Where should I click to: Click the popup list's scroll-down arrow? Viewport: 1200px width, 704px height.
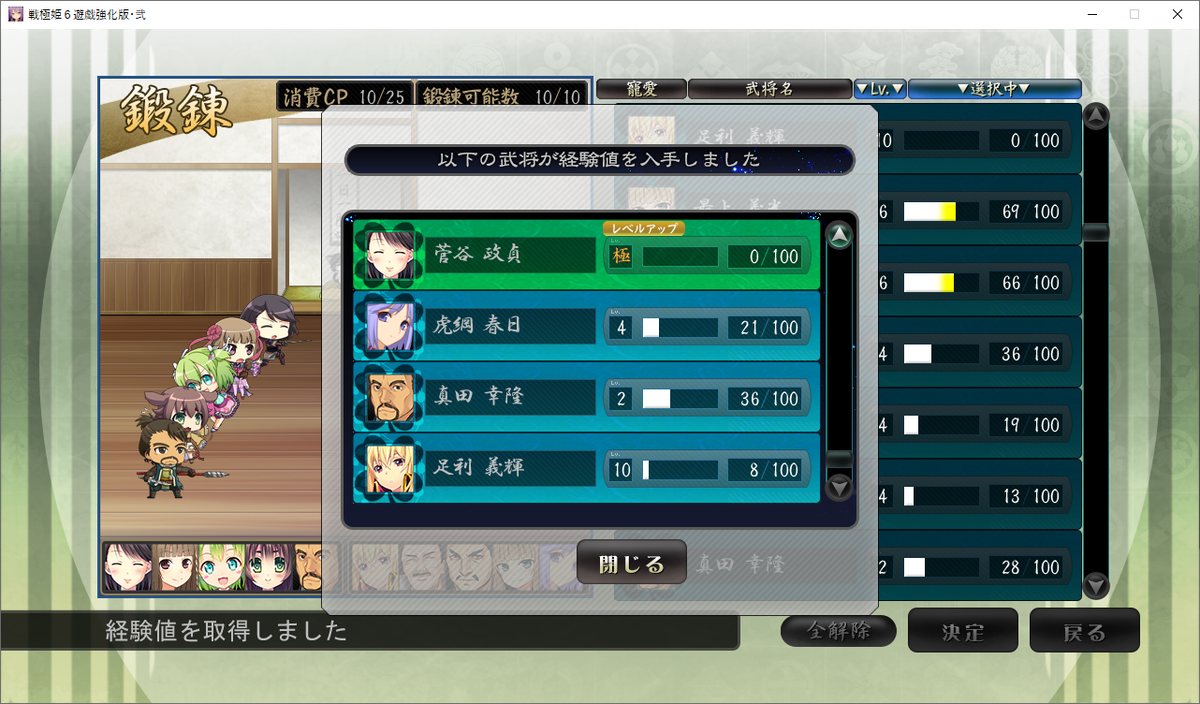(840, 487)
